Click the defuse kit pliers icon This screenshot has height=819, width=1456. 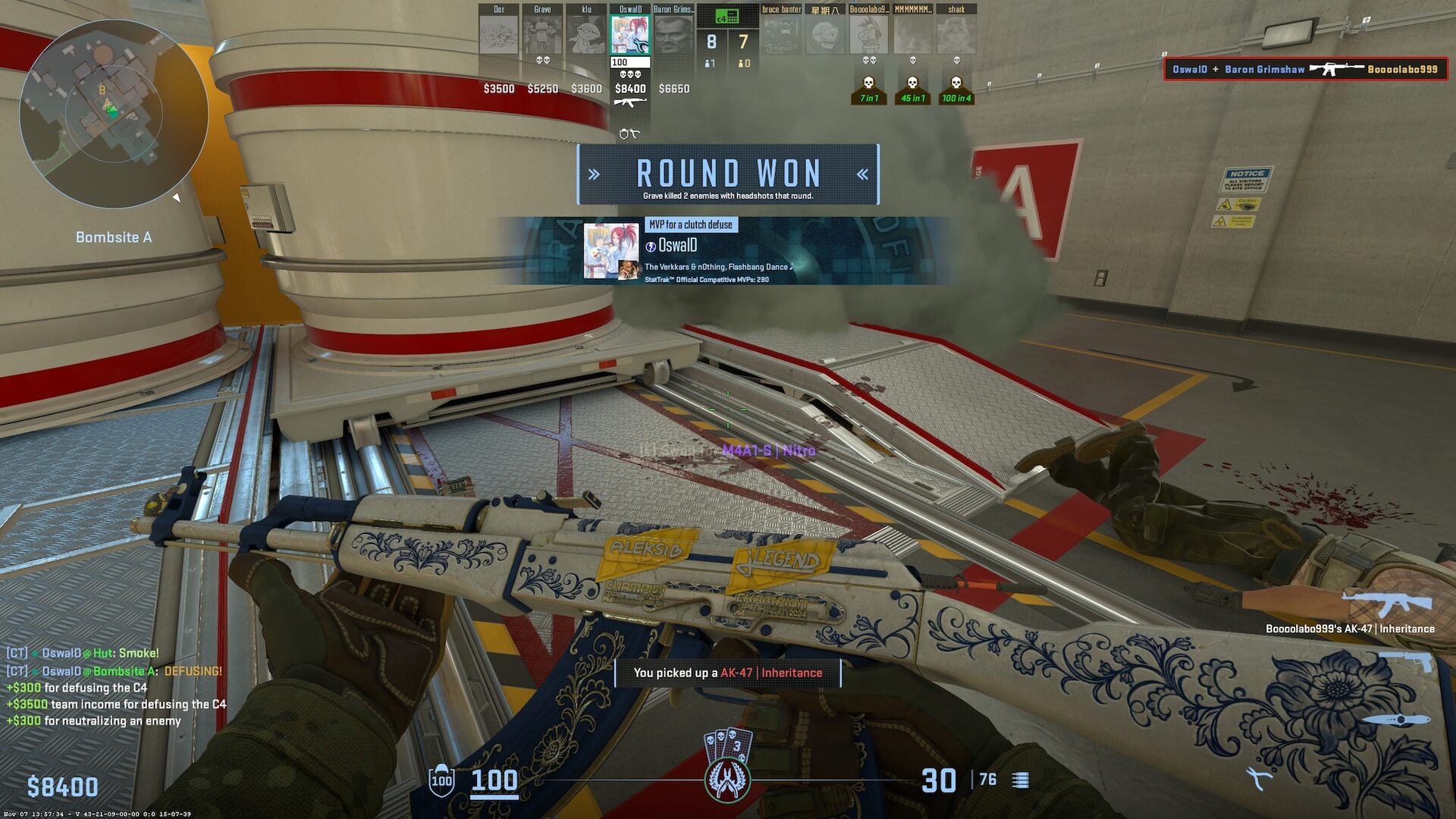pos(1260,778)
